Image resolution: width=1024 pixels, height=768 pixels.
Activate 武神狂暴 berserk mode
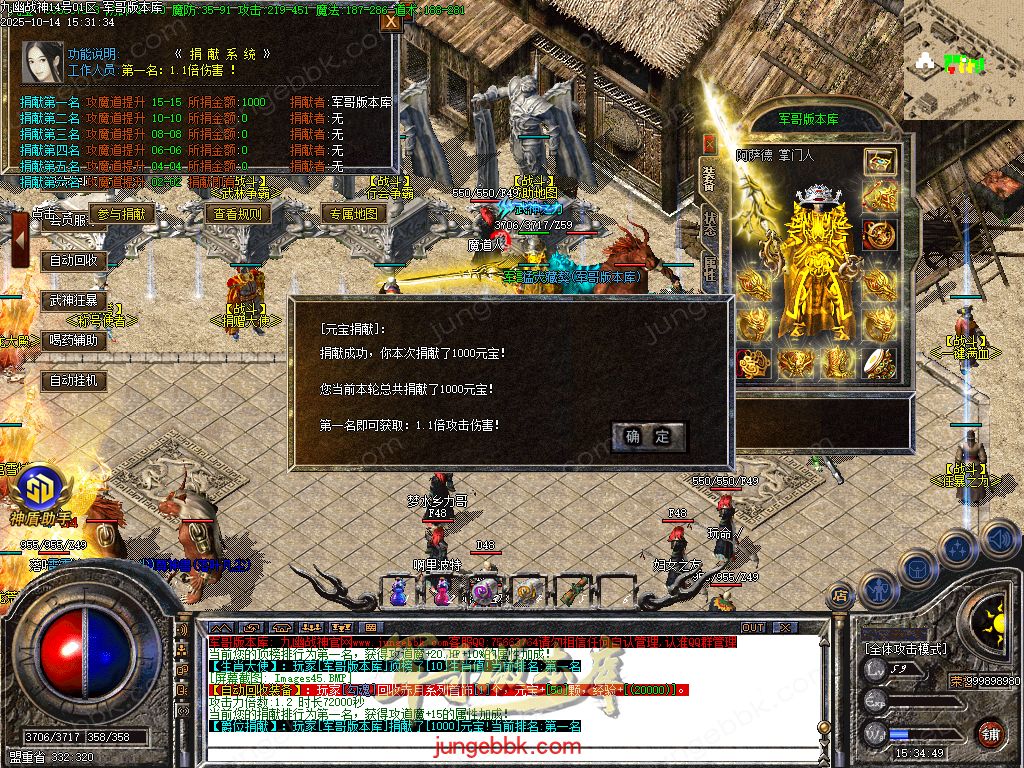(x=74, y=300)
